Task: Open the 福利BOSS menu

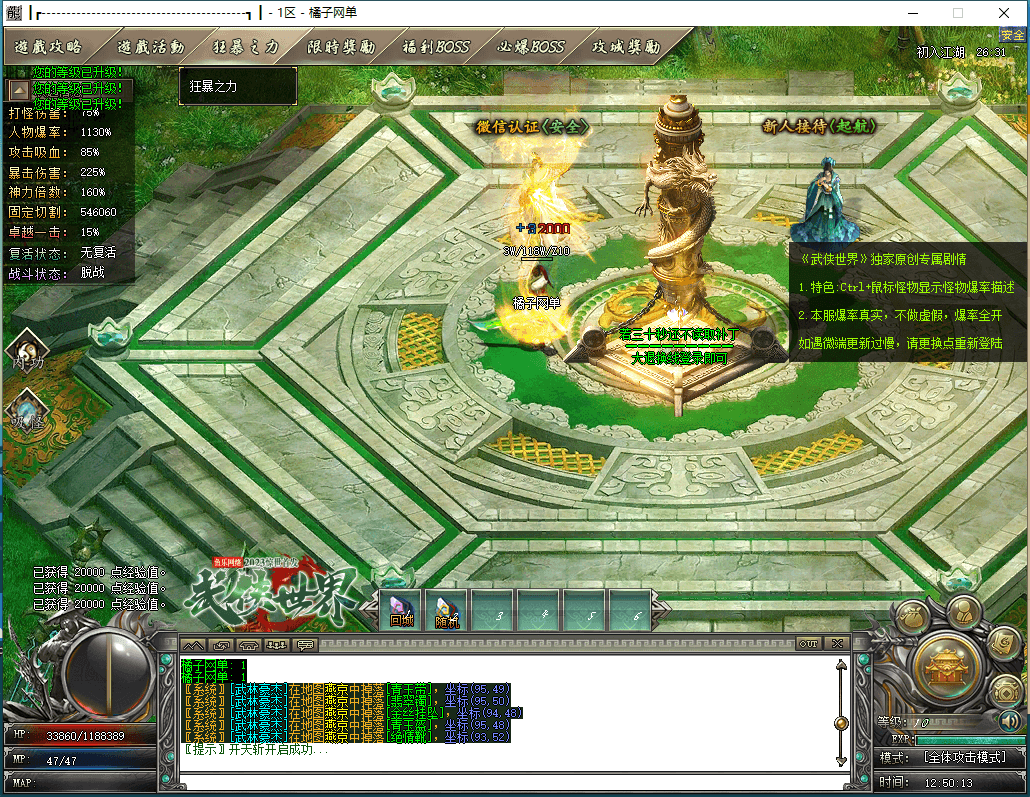Action: pos(435,47)
